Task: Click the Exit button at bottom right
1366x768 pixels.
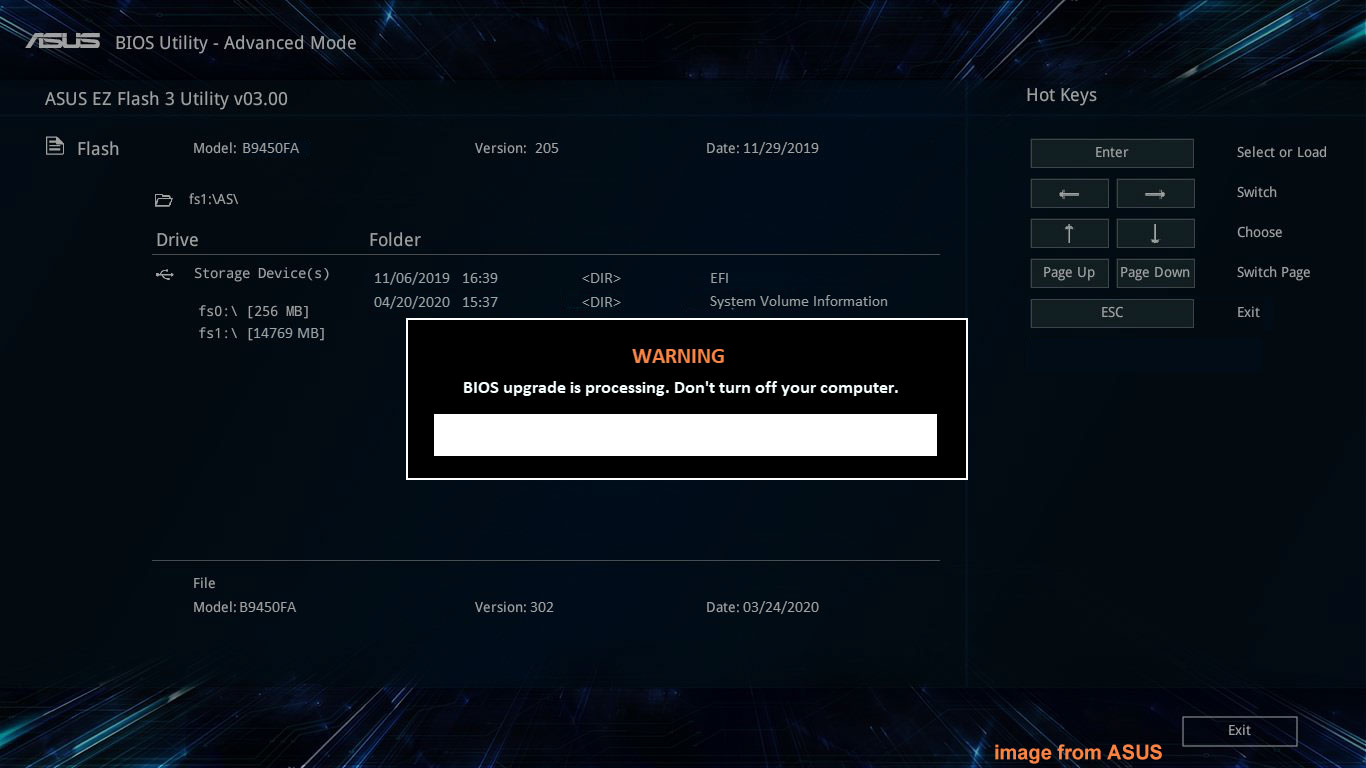Action: (1239, 731)
